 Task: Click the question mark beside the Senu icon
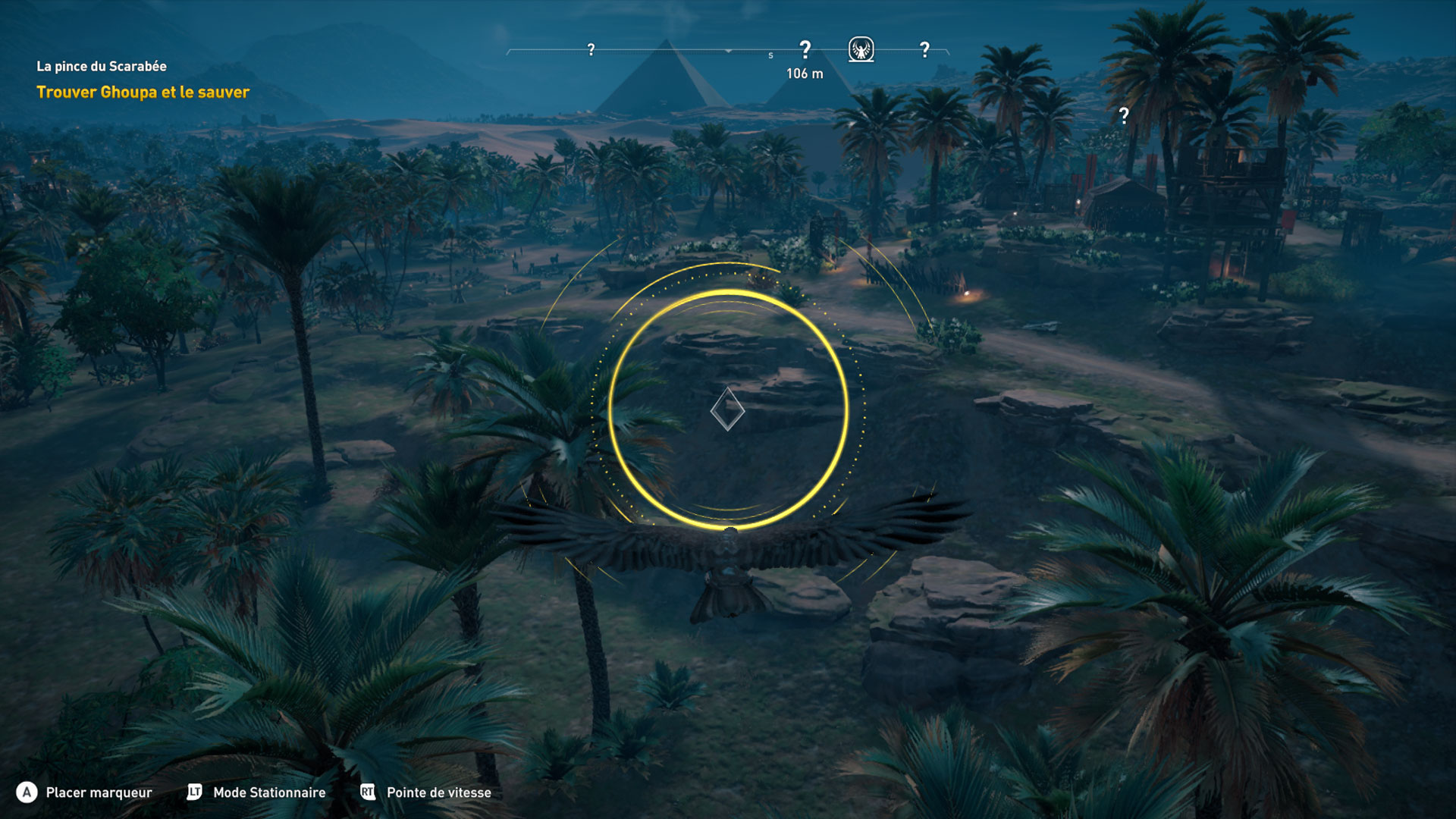(x=805, y=47)
